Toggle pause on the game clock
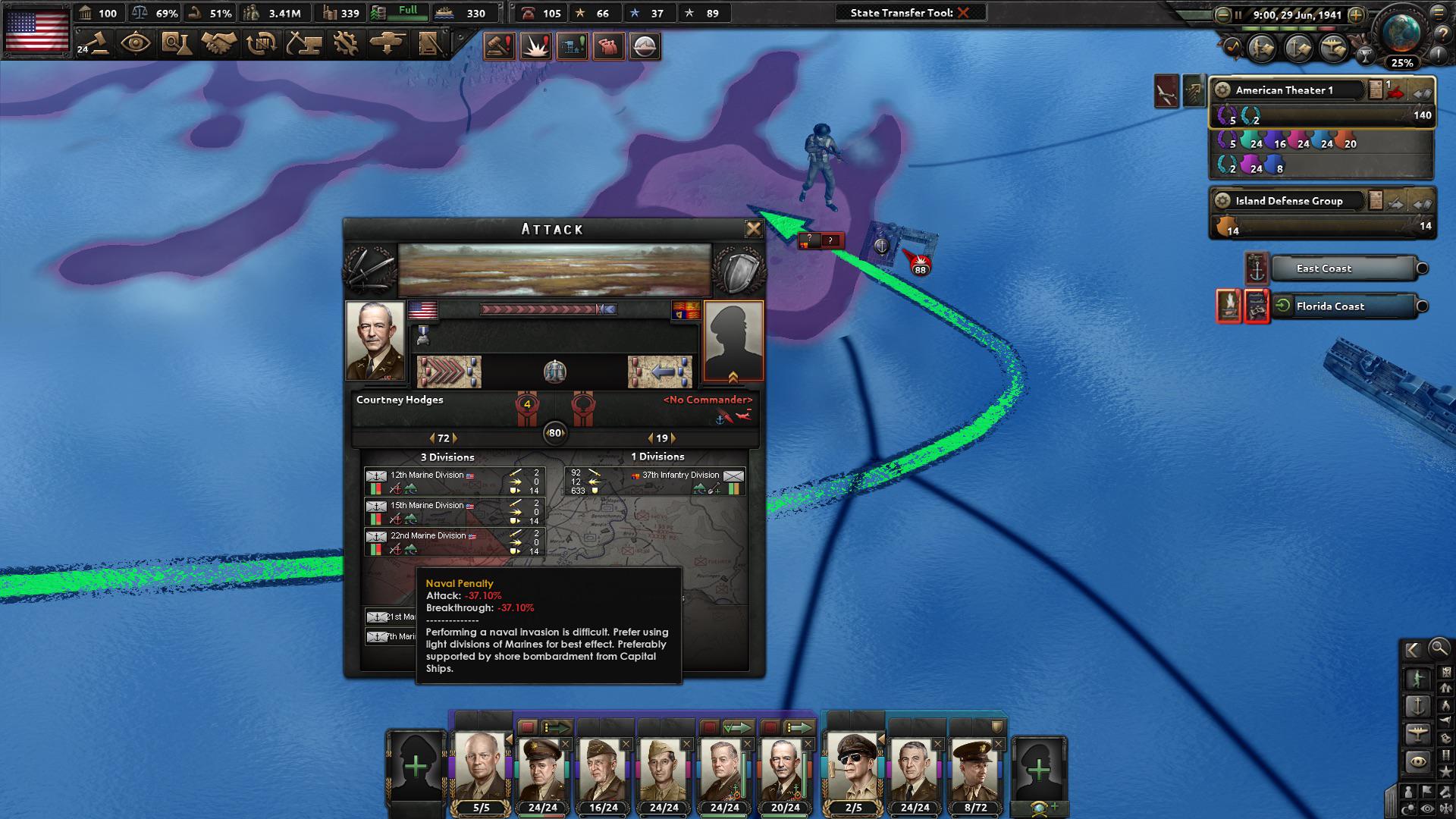The image size is (1456, 819). point(1238,14)
